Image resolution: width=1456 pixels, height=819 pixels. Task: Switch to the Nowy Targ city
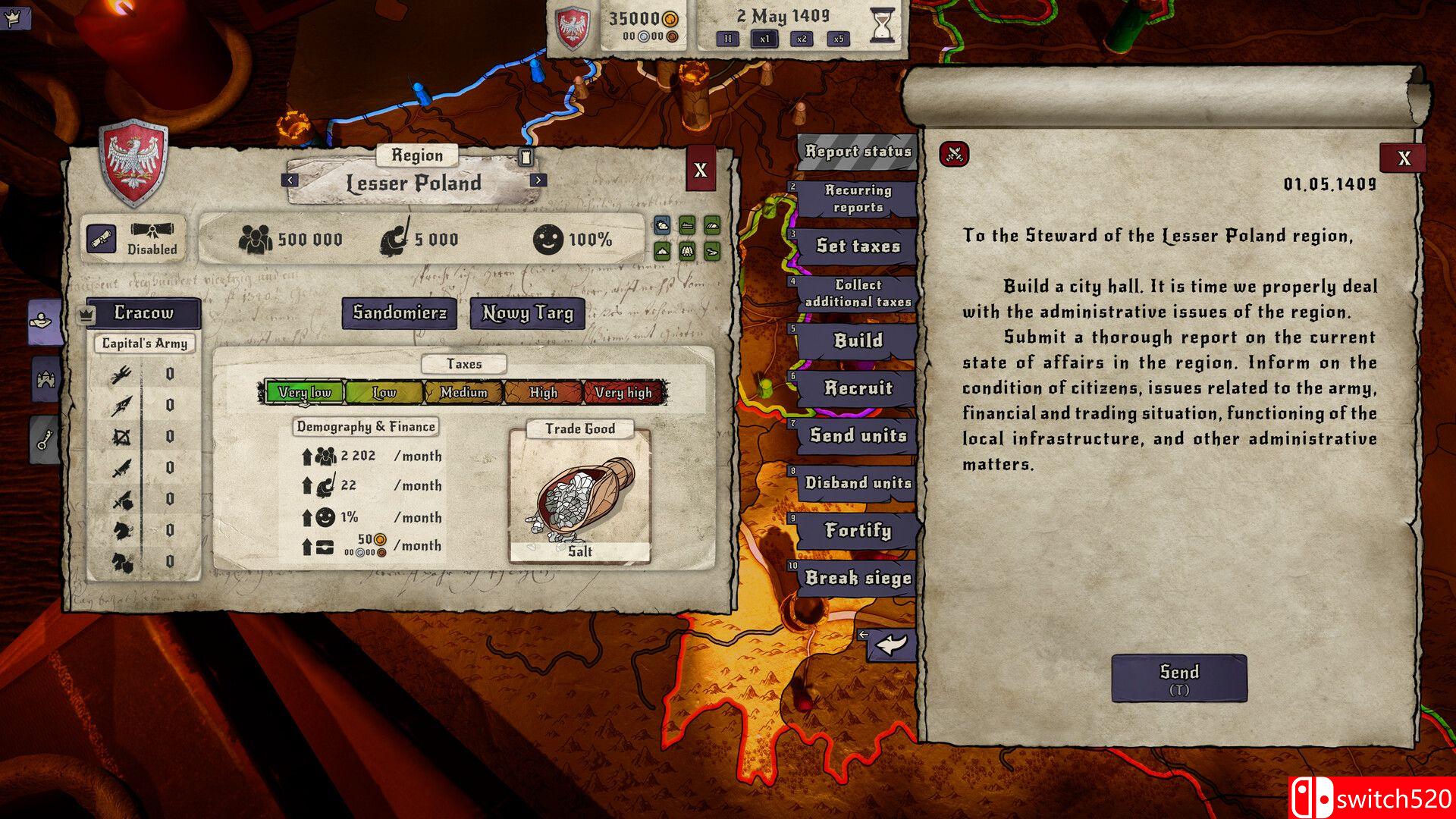pos(528,312)
